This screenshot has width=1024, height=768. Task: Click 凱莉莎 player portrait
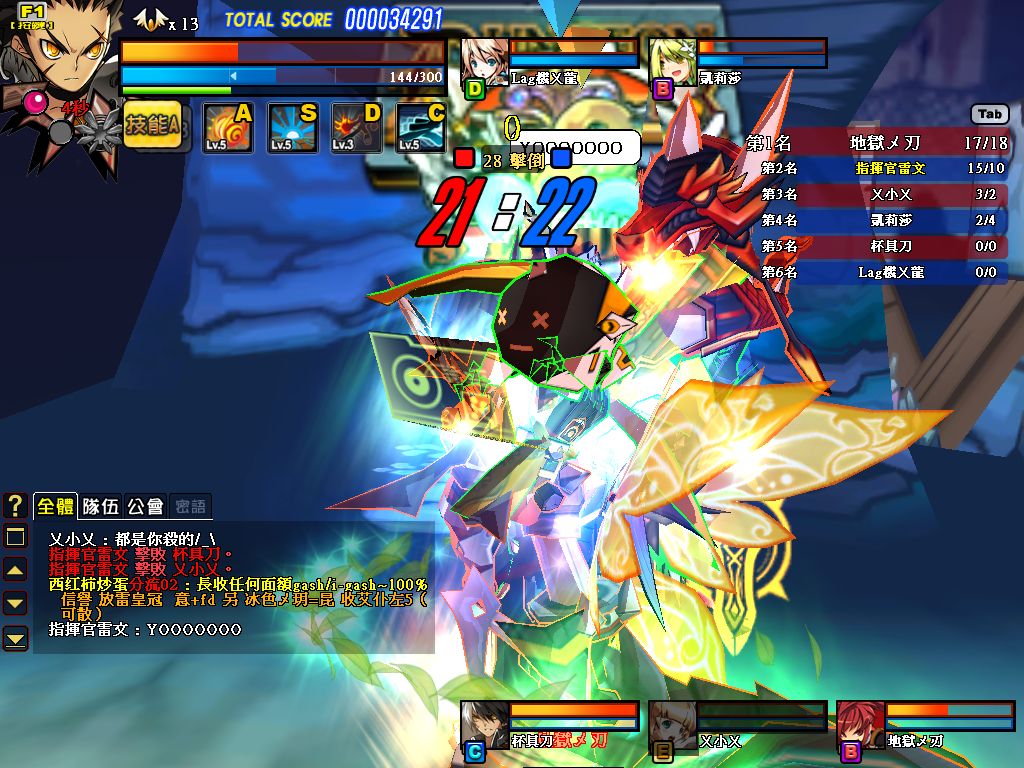(x=670, y=61)
